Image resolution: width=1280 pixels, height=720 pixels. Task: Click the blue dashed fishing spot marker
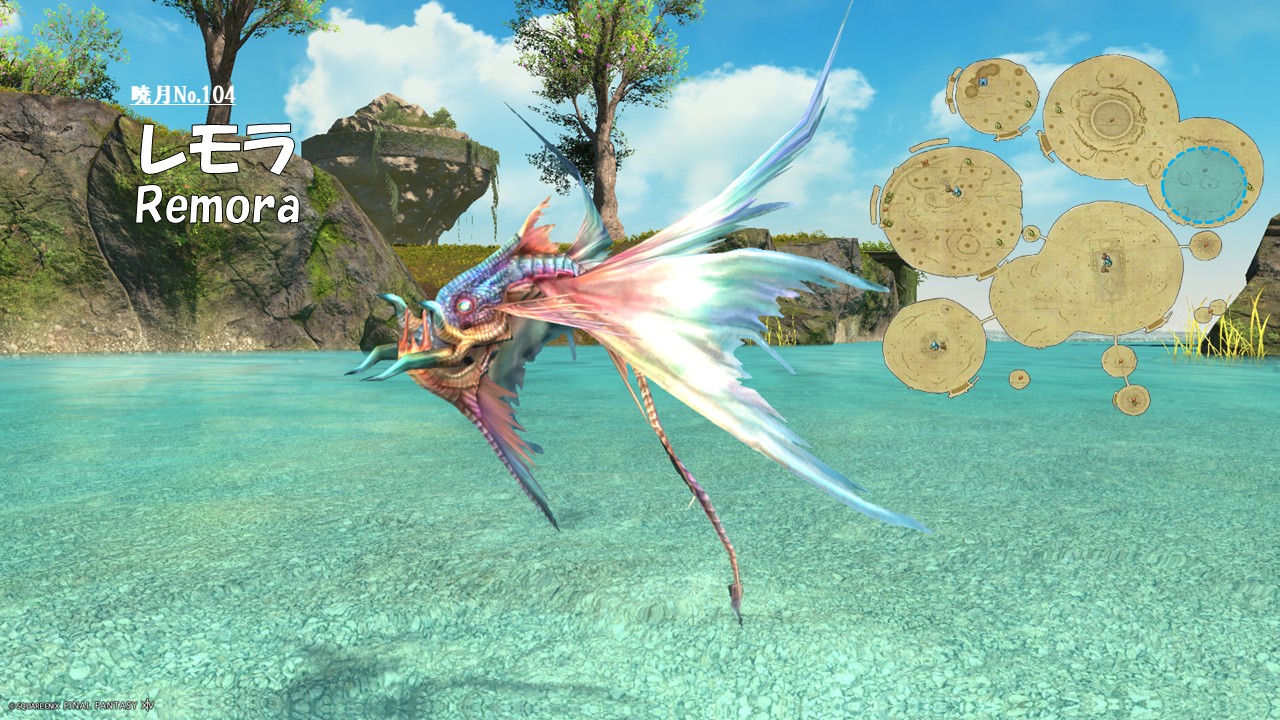(x=1204, y=185)
